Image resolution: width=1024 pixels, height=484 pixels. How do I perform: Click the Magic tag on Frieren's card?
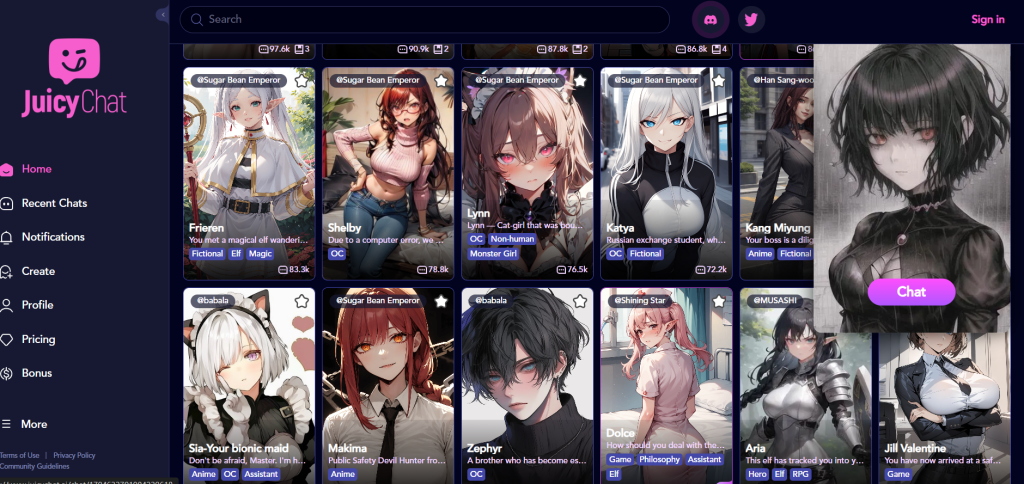pos(260,254)
